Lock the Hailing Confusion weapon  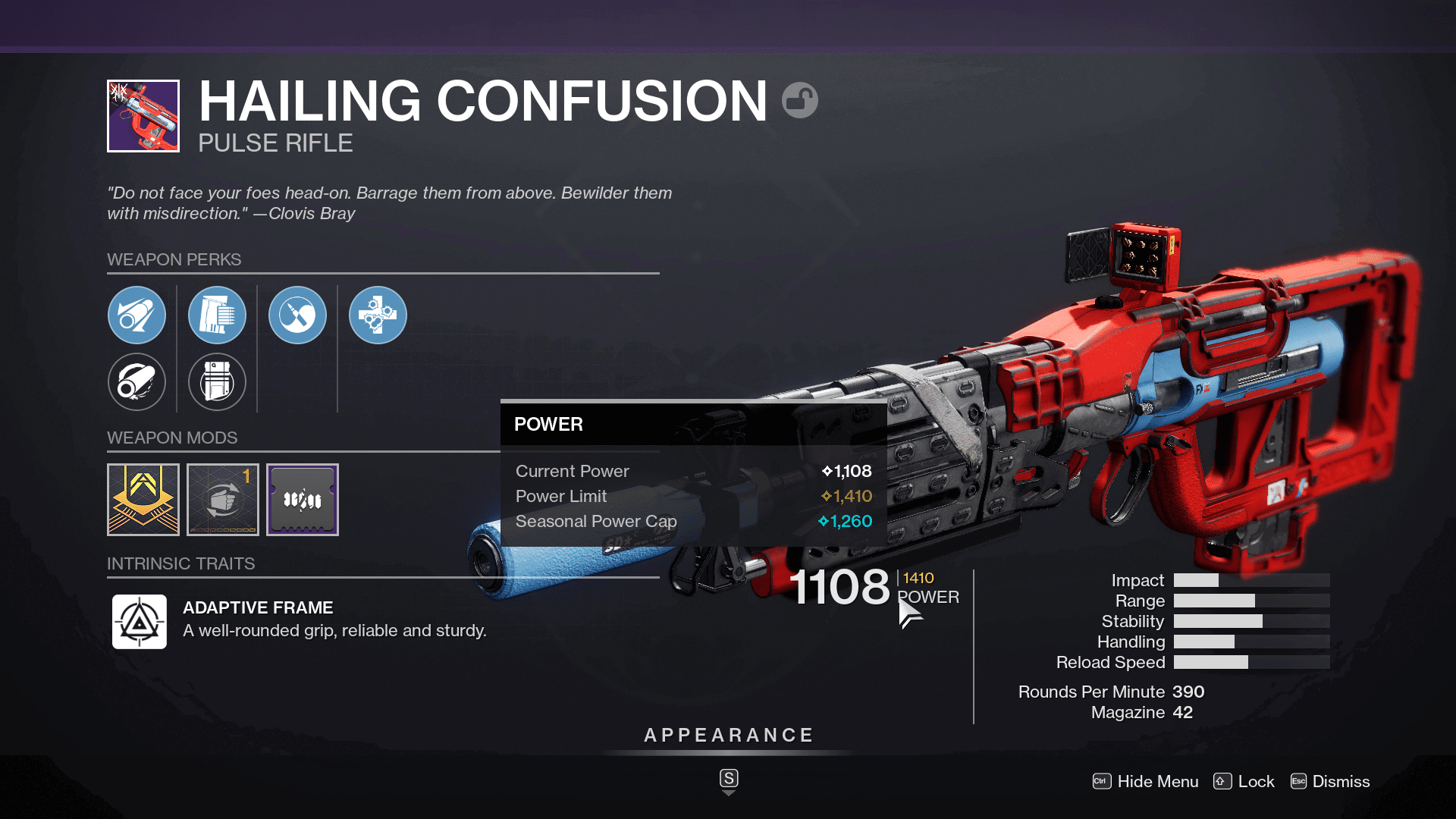(x=1244, y=781)
